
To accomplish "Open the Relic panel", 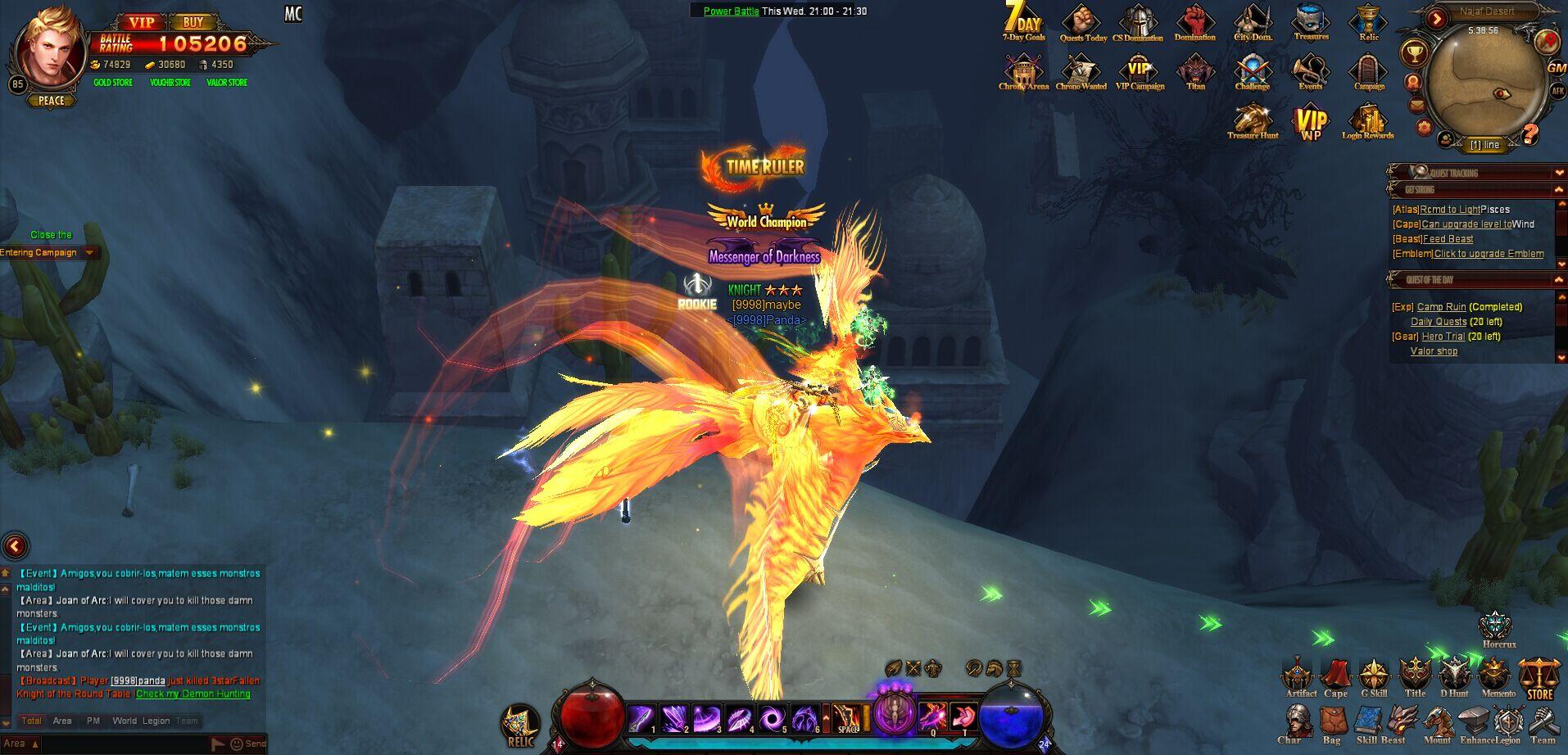I will click(x=1367, y=22).
